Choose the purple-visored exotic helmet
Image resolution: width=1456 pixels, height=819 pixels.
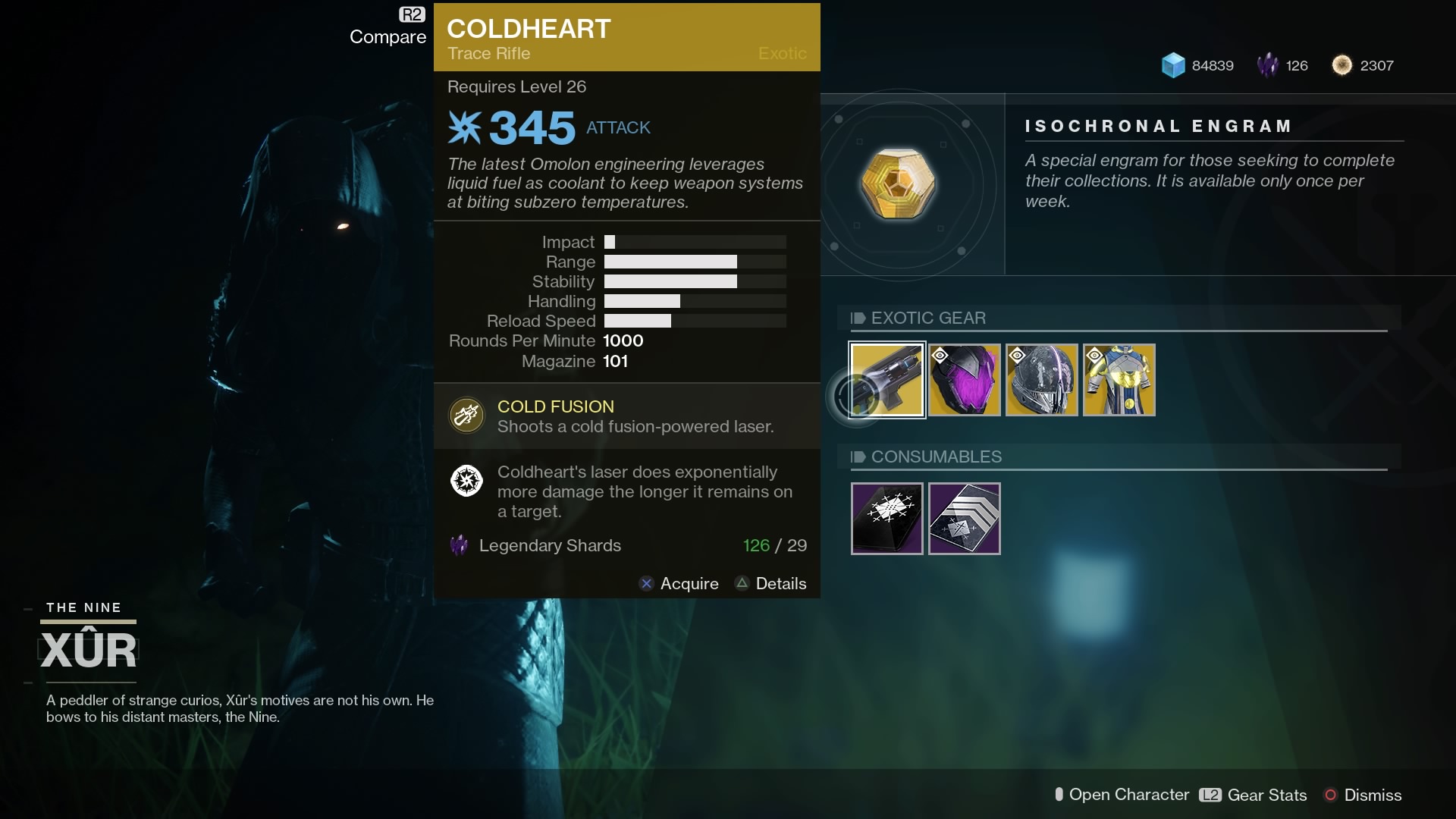(x=965, y=379)
